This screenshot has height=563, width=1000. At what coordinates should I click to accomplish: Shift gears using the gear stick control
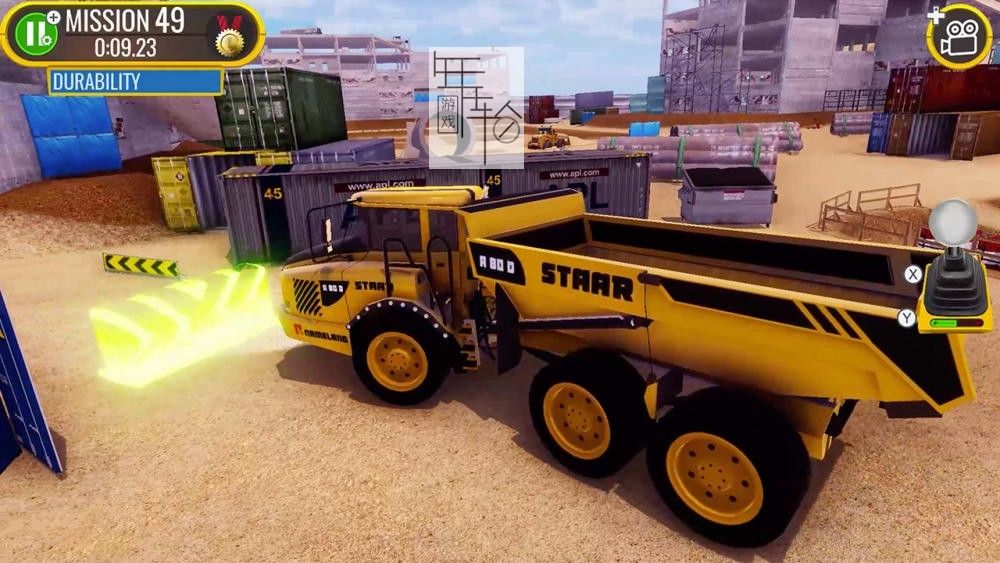[953, 270]
